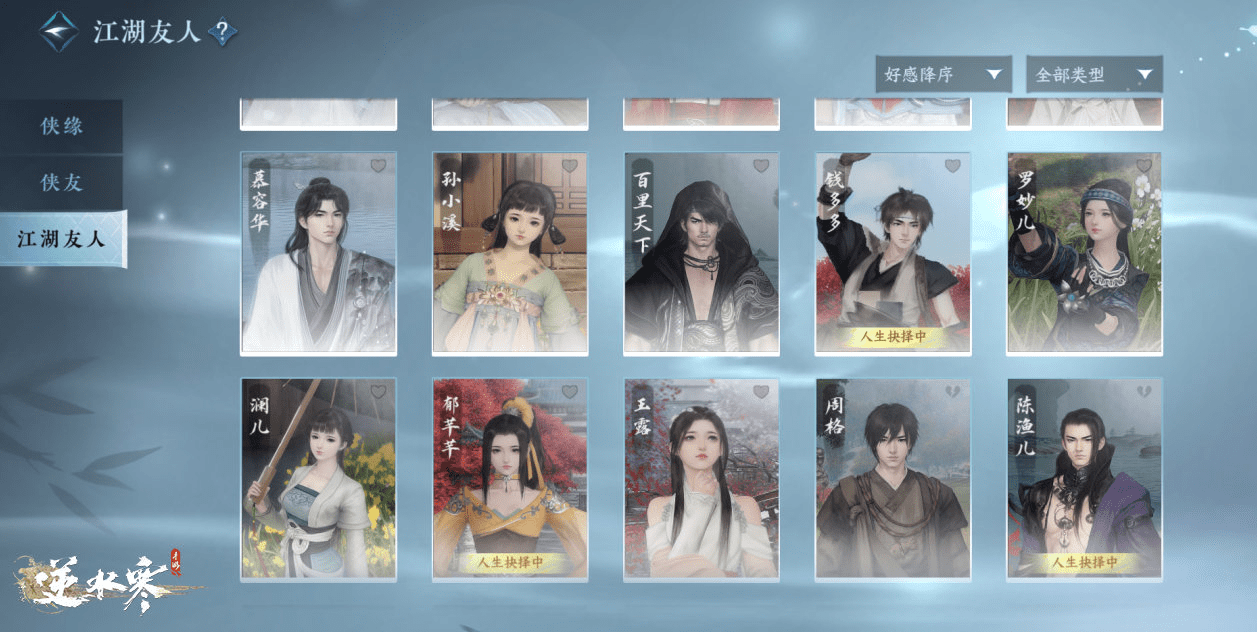Image resolution: width=1257 pixels, height=632 pixels.
Task: Open the 百里天下 character card
Action: pos(702,254)
